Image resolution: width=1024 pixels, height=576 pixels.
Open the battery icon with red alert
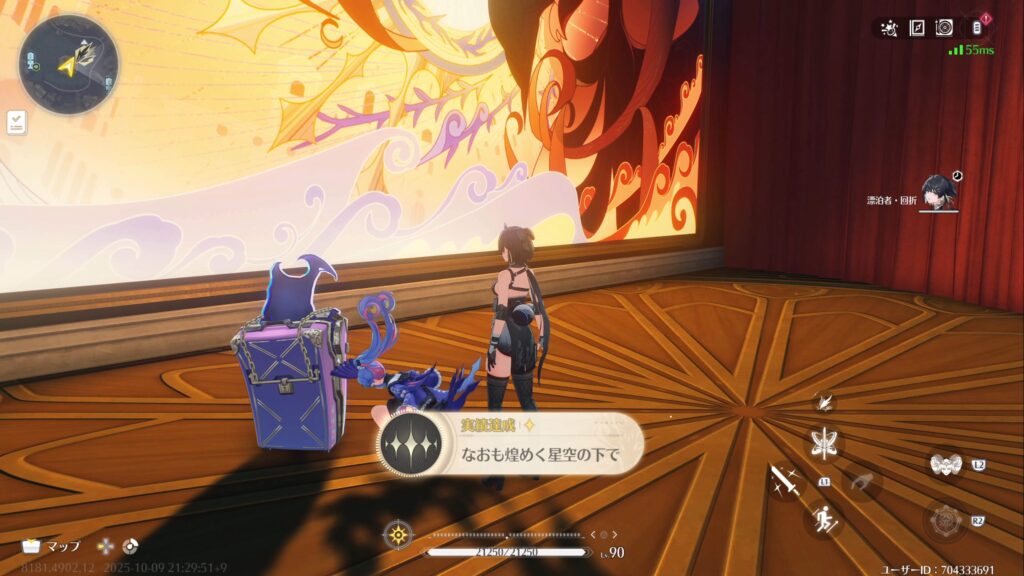pos(976,27)
